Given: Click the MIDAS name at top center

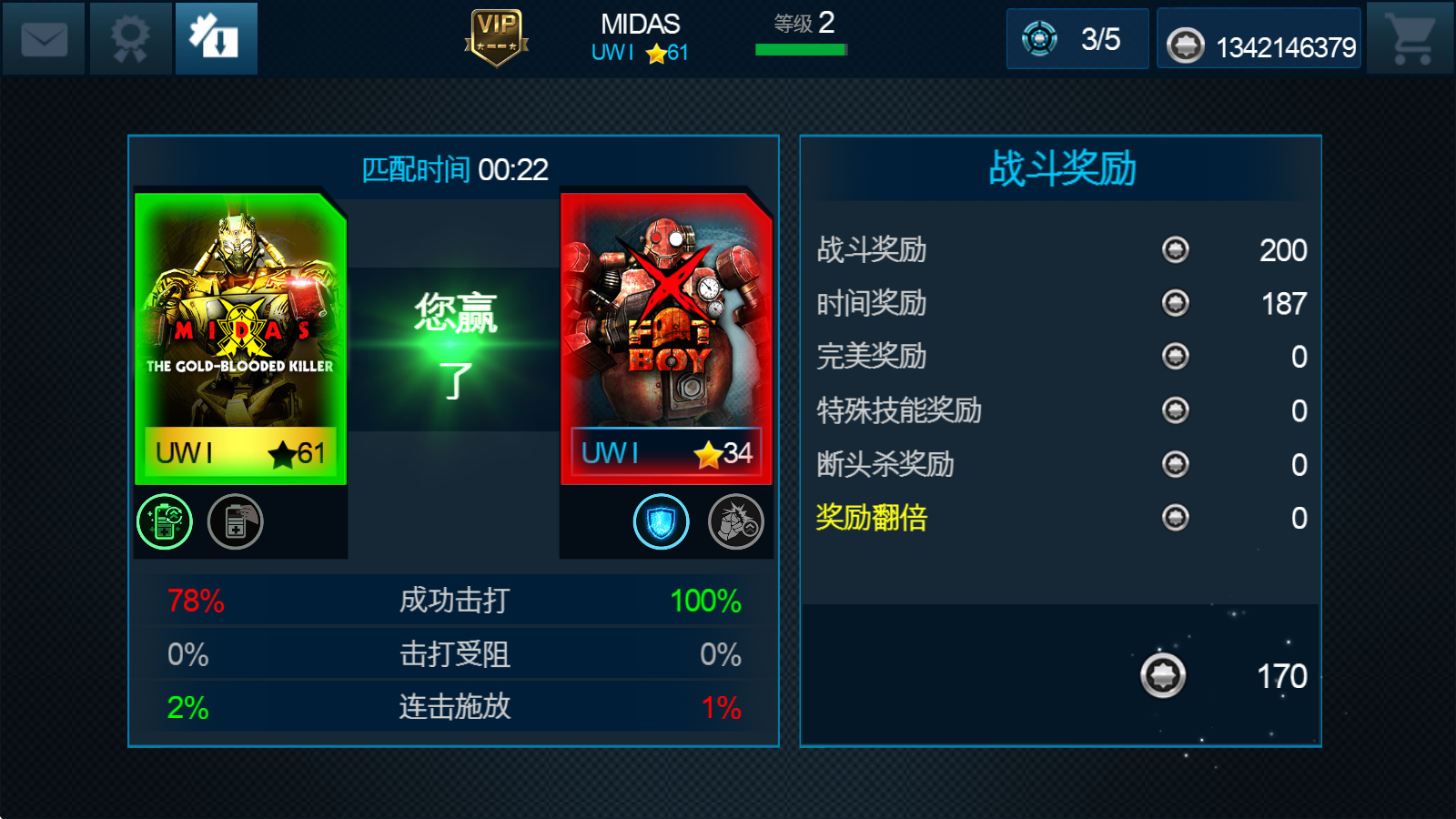Looking at the screenshot, I should point(640,24).
